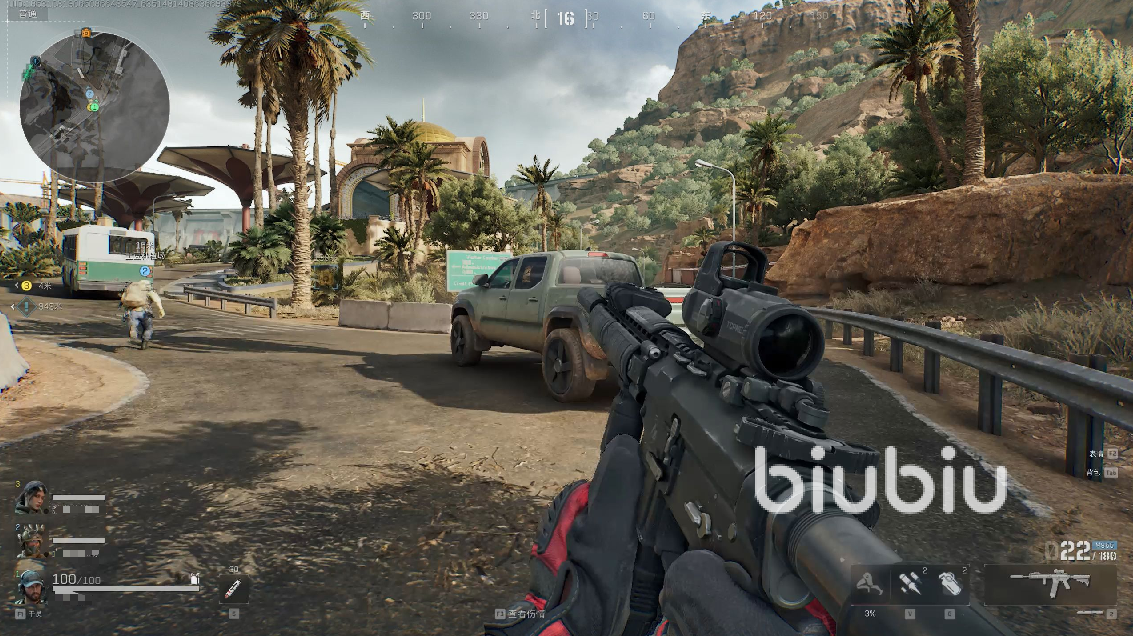Screen dimensions: 1133x636
Task: Select the assault rifle weapon slot
Action: tap(1049, 581)
